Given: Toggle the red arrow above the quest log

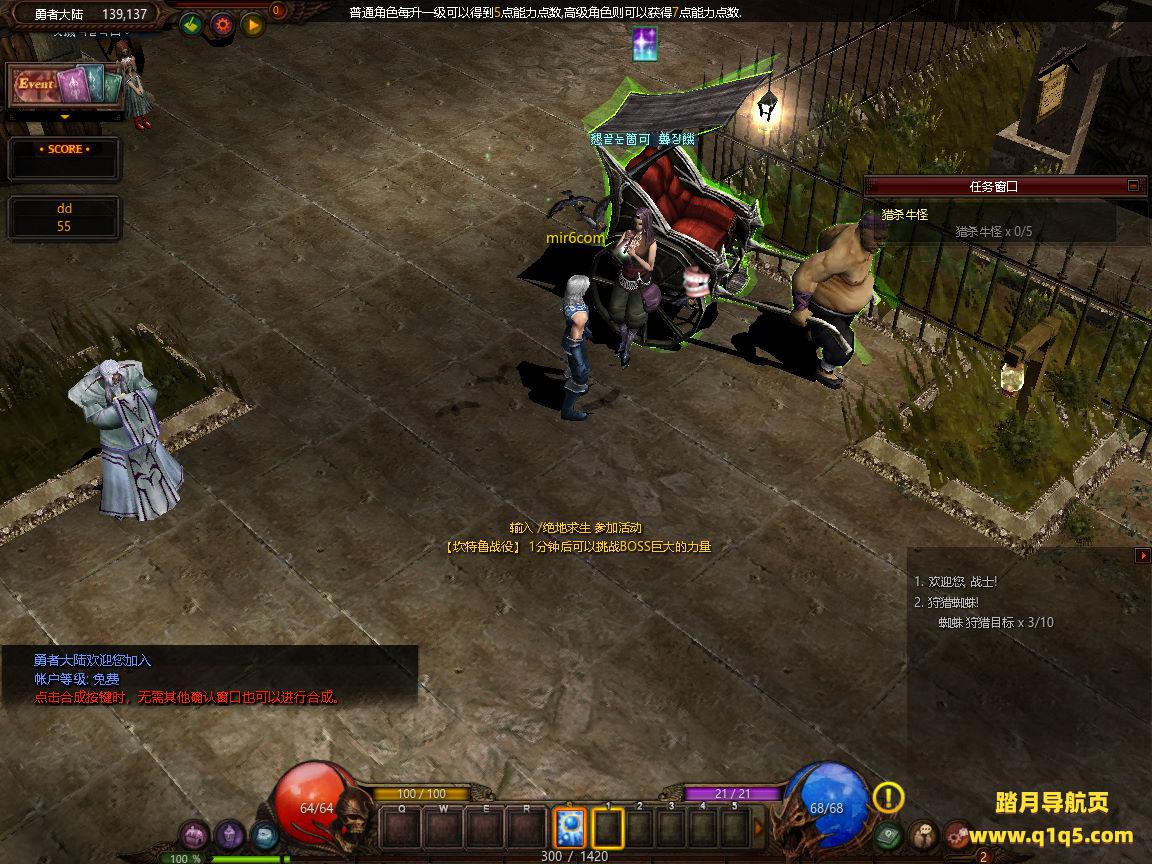Looking at the screenshot, I should point(1142,556).
